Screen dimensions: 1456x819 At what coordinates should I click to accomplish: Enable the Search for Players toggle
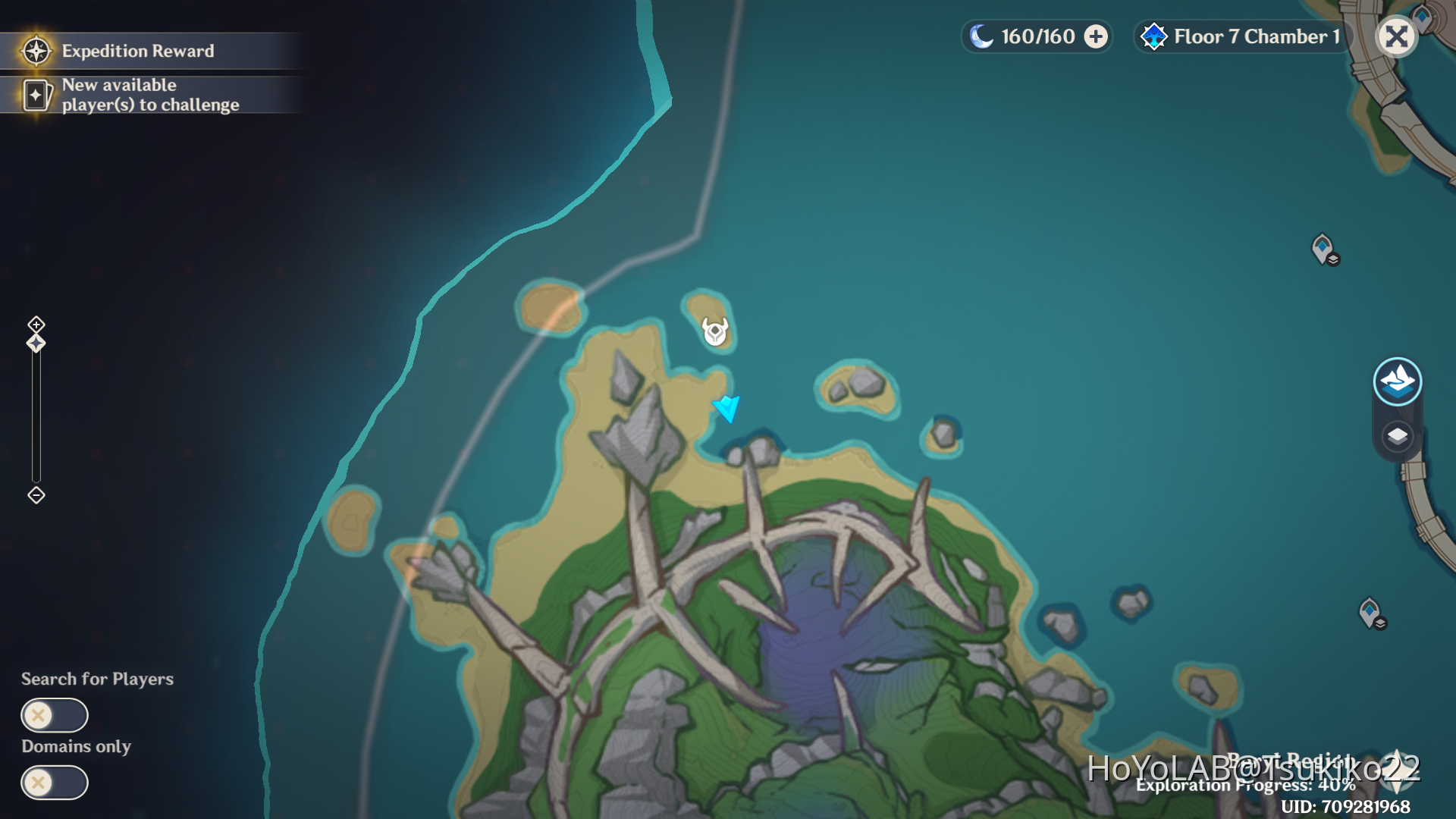pos(55,714)
